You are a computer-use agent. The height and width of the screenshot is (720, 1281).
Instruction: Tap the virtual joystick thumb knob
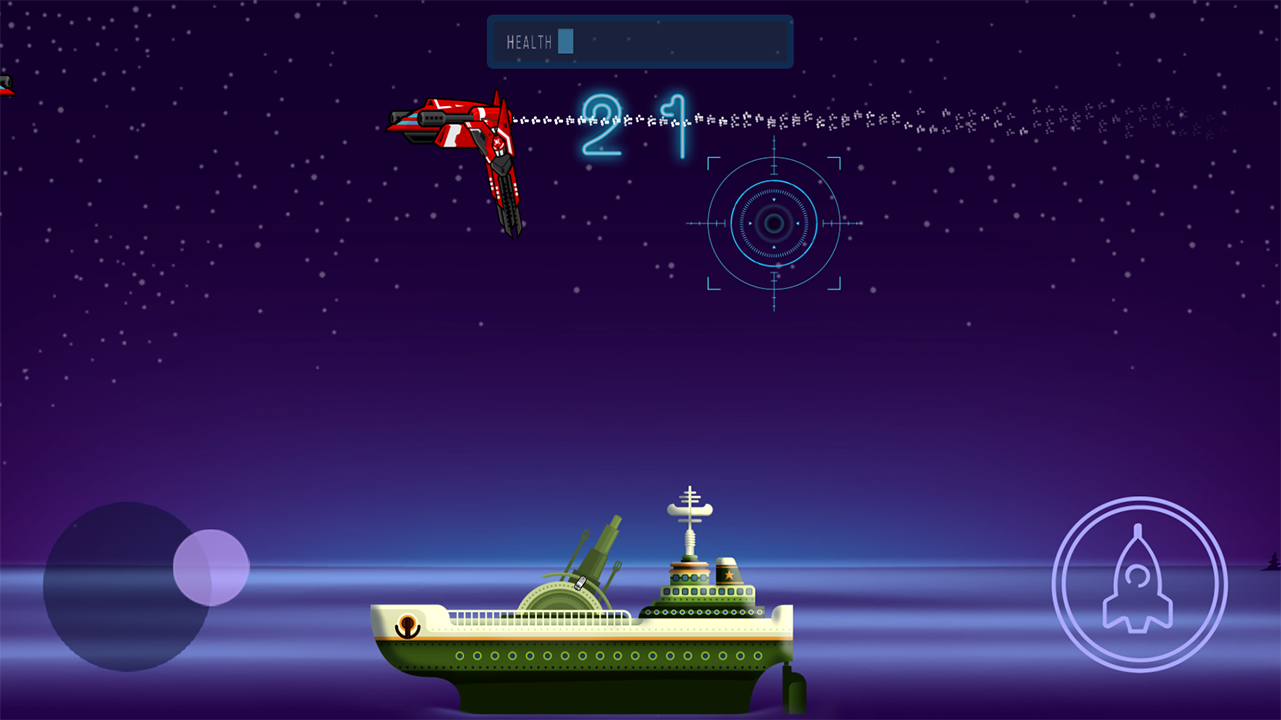coord(211,567)
